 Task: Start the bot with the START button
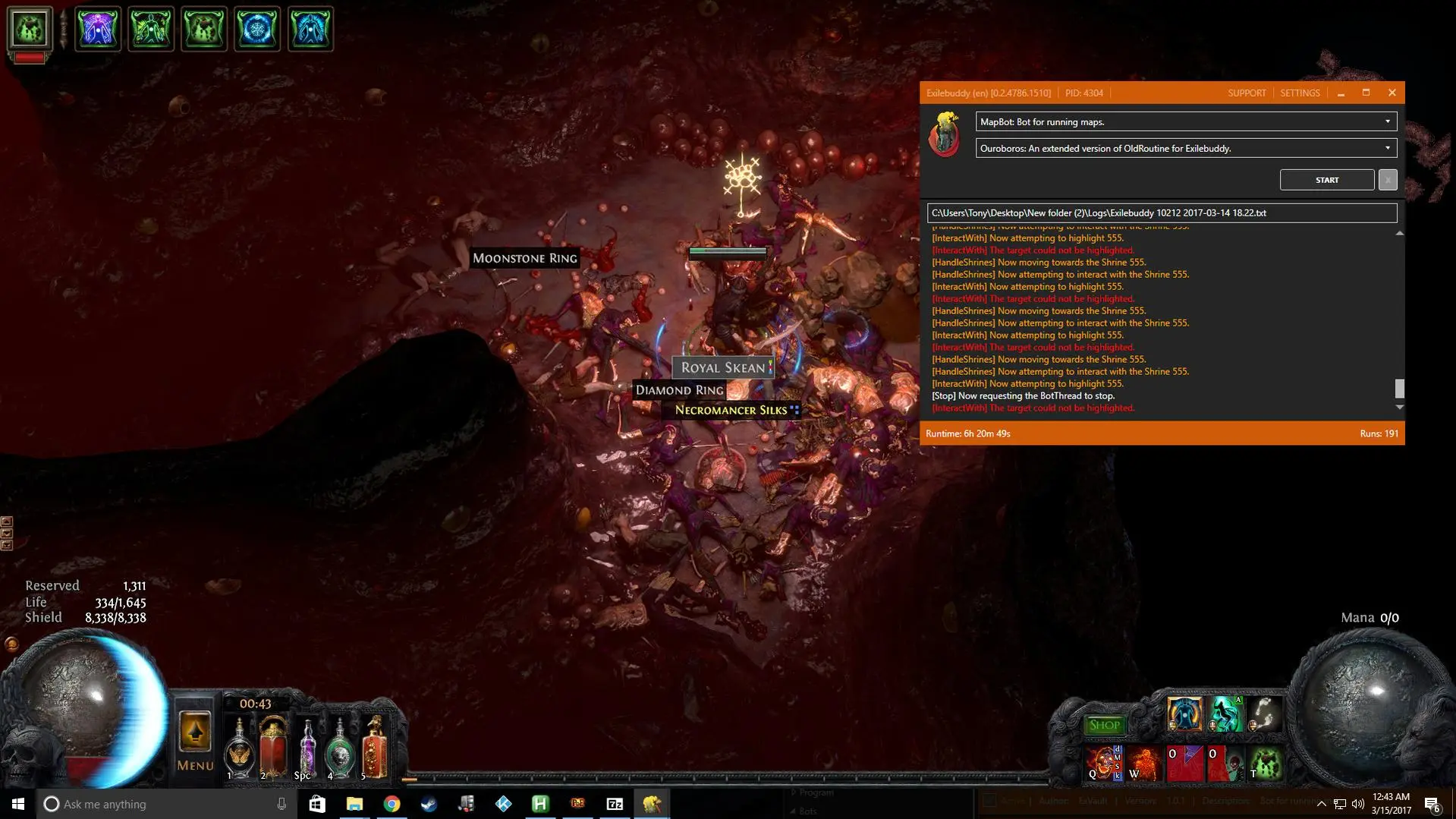[x=1326, y=180]
